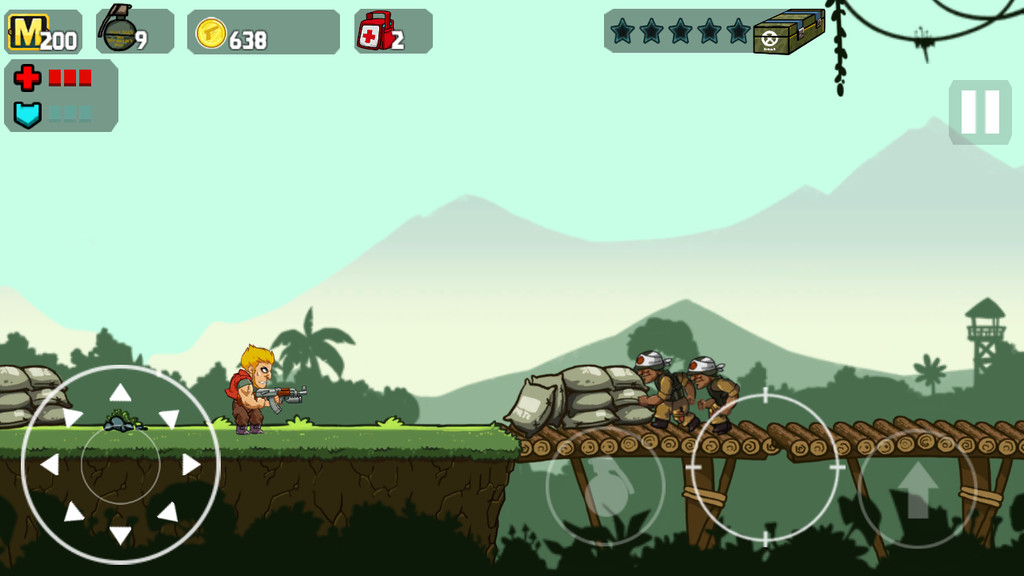Move right using the joystick's right arrow

pyautogui.click(x=191, y=464)
